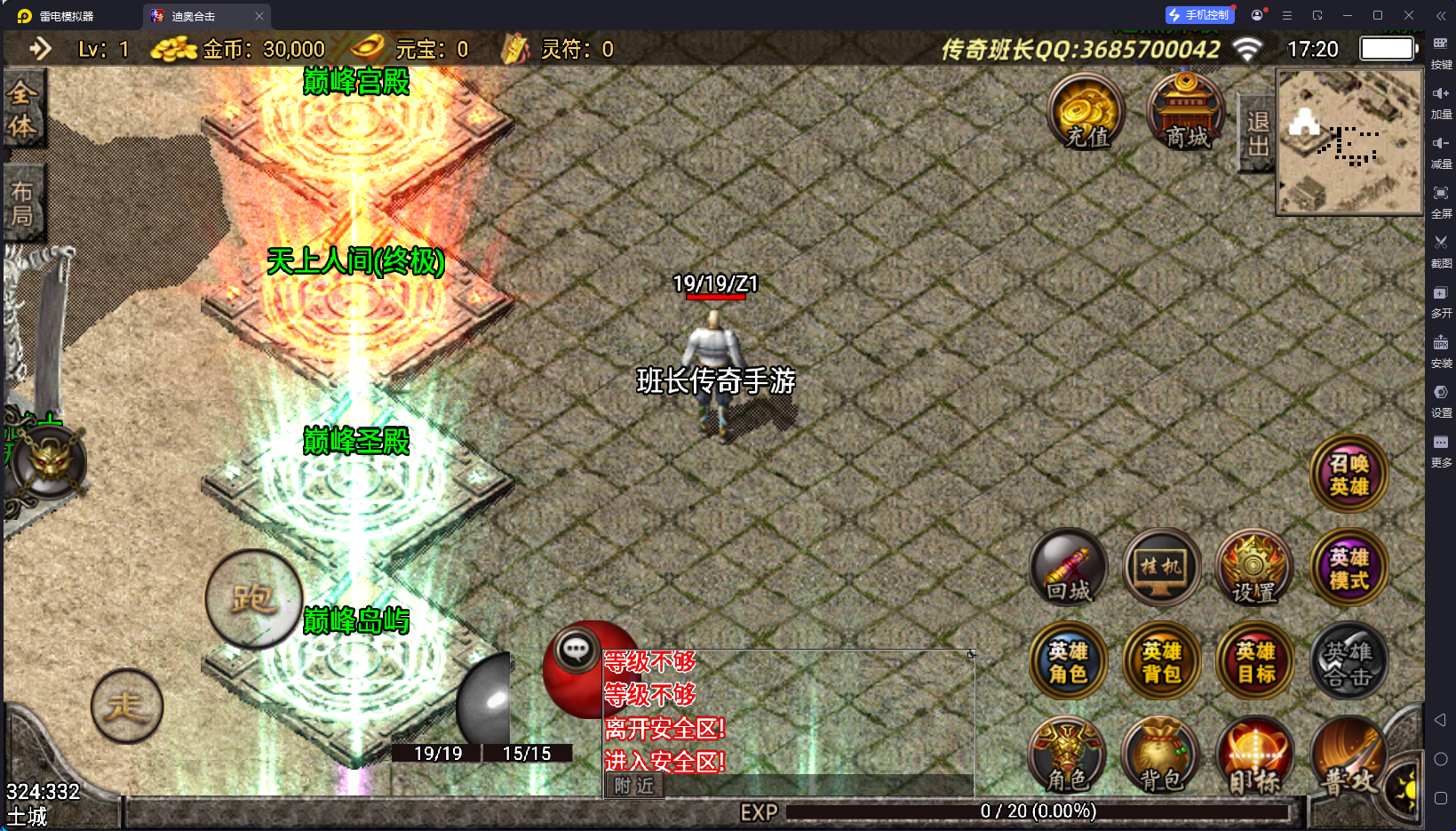The image size is (1456, 831).
Task: Select the 附近 nearby chat tab
Action: coord(634,786)
